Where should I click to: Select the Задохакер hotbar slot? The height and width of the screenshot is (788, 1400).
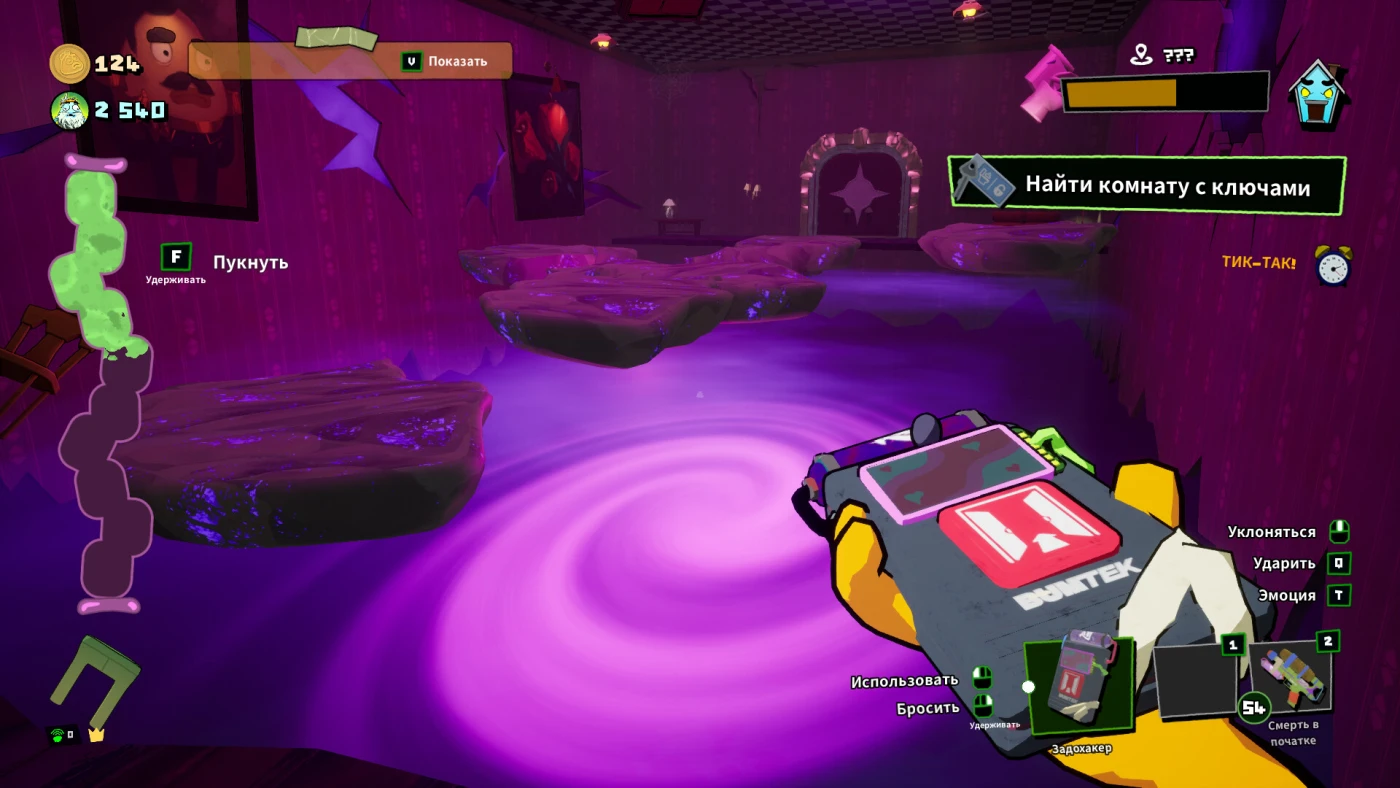(x=1078, y=686)
